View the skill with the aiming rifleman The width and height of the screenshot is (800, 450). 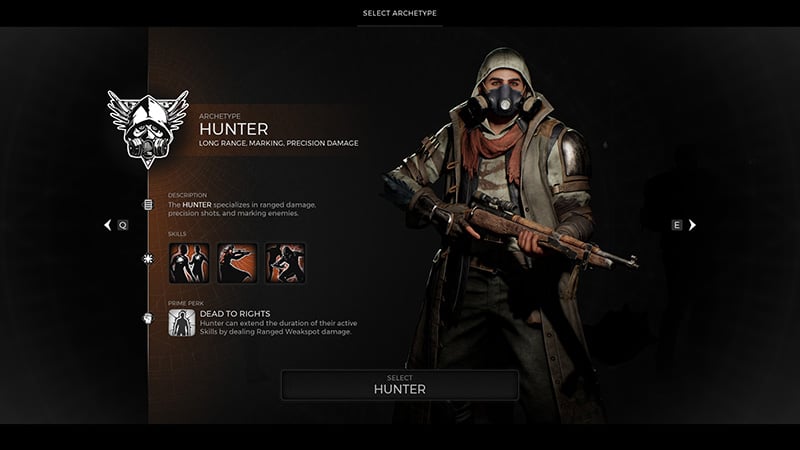click(237, 263)
